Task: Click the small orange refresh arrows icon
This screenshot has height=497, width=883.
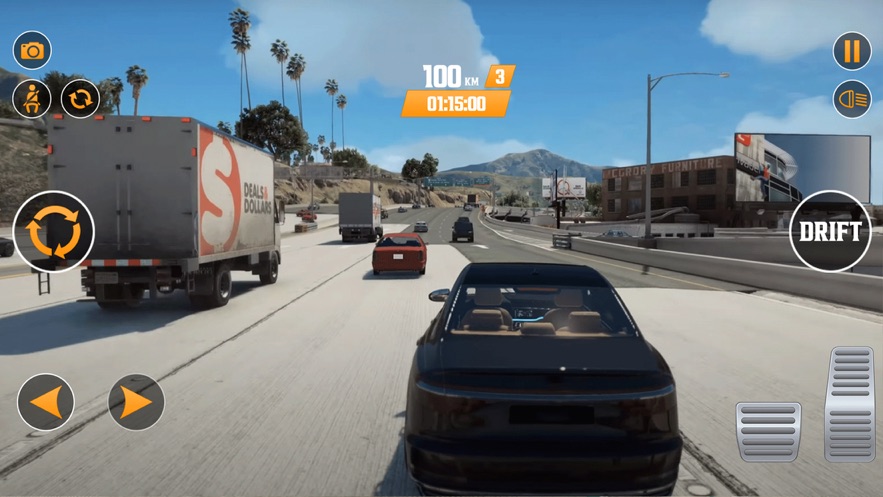Action: (80, 99)
